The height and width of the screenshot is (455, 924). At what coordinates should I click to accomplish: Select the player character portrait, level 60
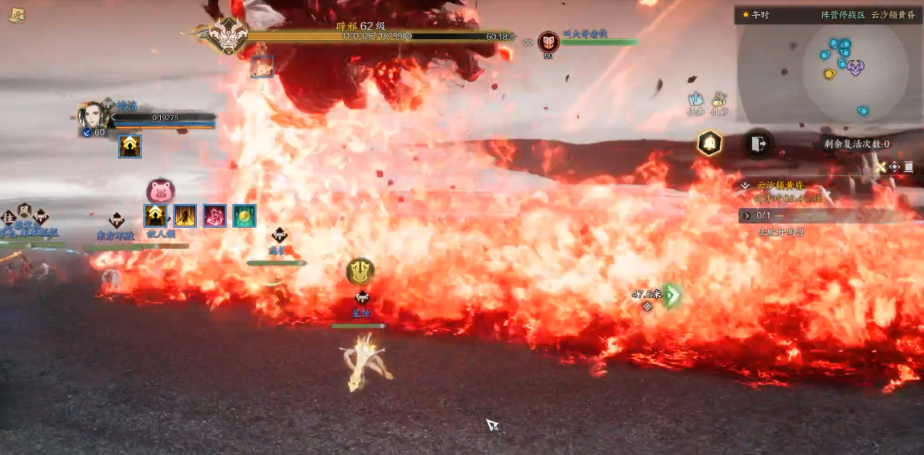(x=93, y=116)
